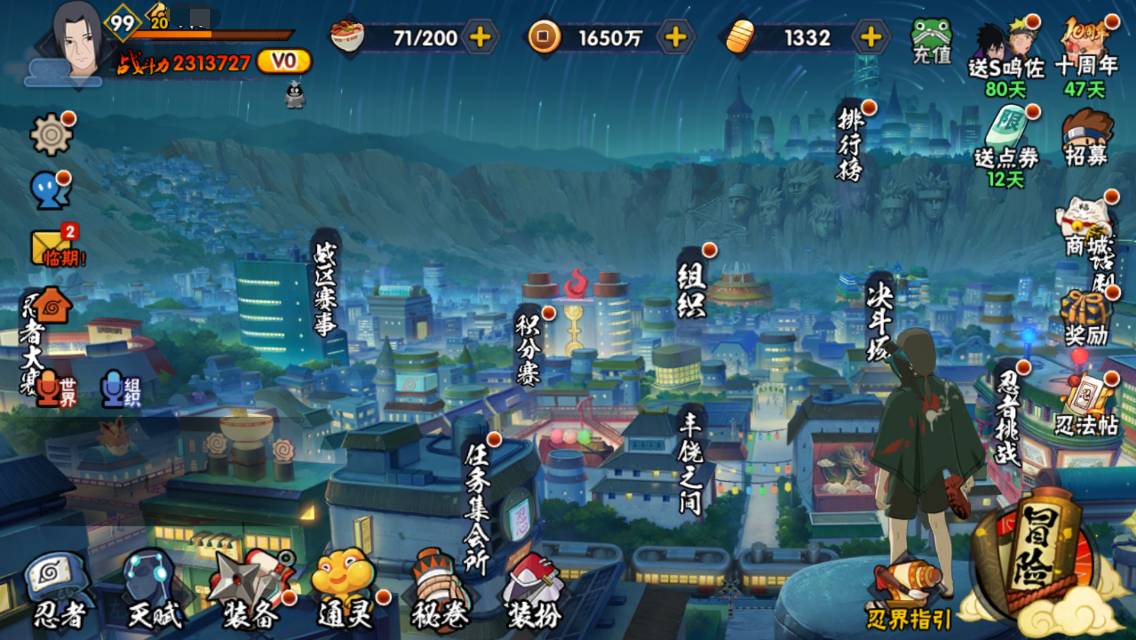Viewport: 1136px width, 640px height.
Task: Toggle the 世界 world voice chat microphone
Action: [53, 388]
